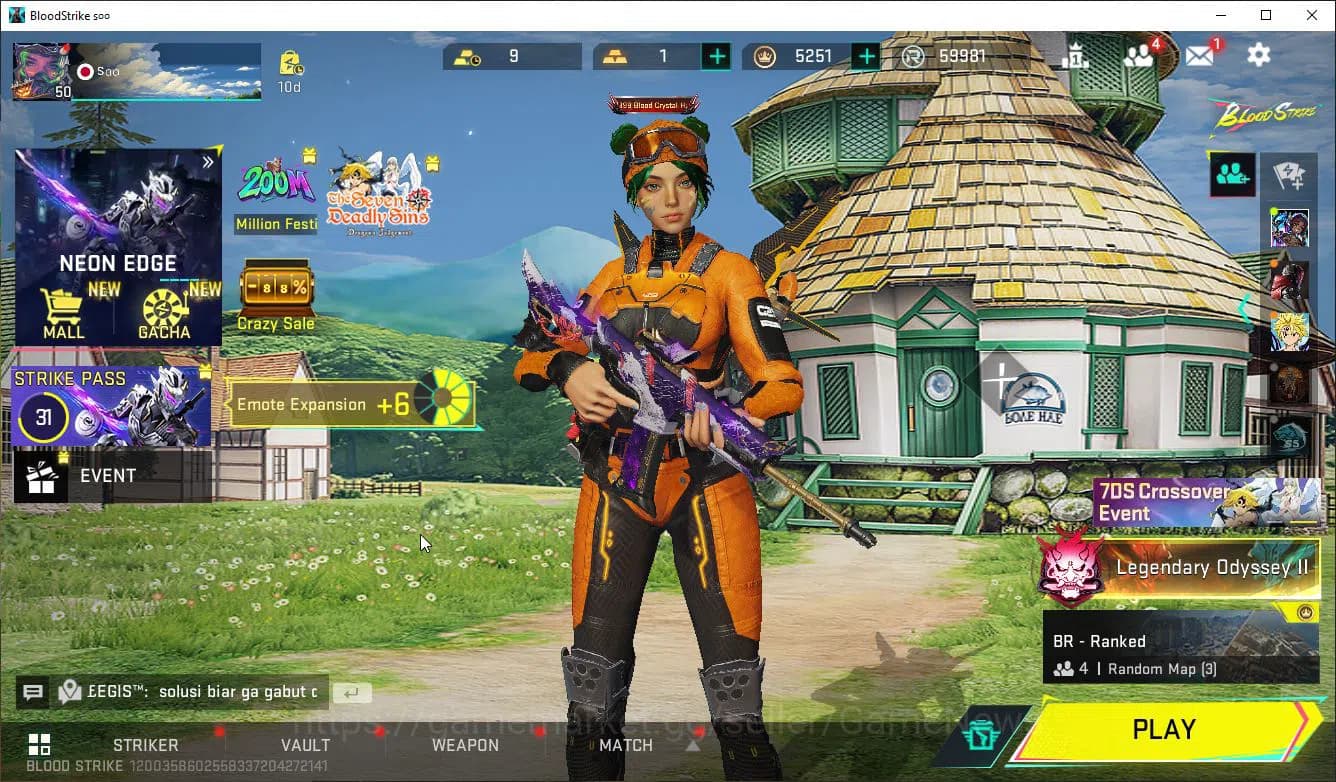Image resolution: width=1336 pixels, height=782 pixels.
Task: Open the settings gear icon
Action: 1258,55
